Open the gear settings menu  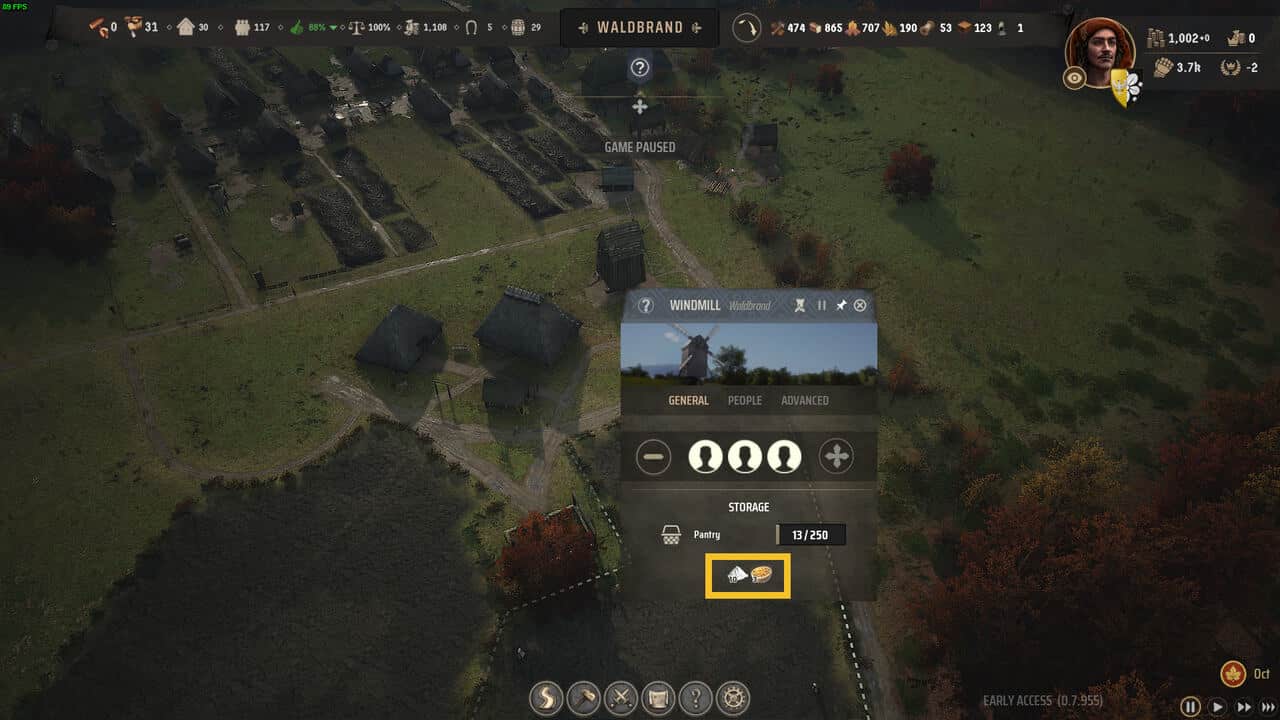pyautogui.click(x=735, y=698)
